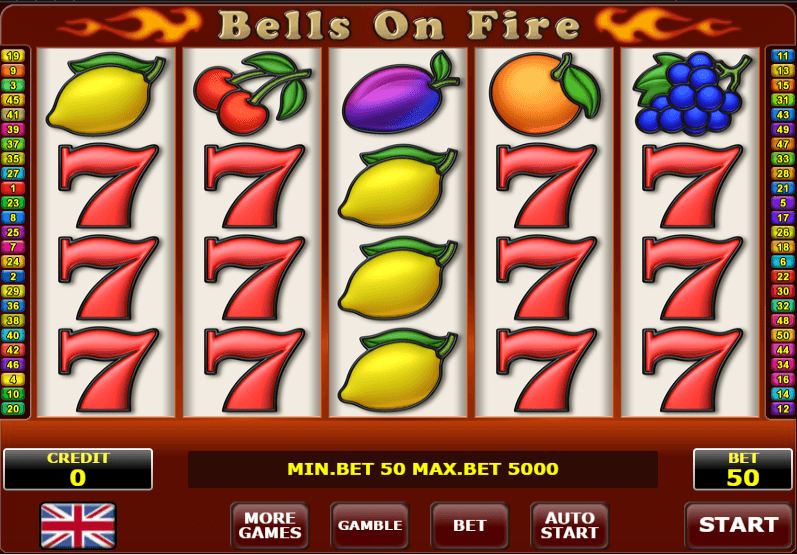Change the wager with BET button
Image resolution: width=797 pixels, height=555 pixels.
click(469, 525)
